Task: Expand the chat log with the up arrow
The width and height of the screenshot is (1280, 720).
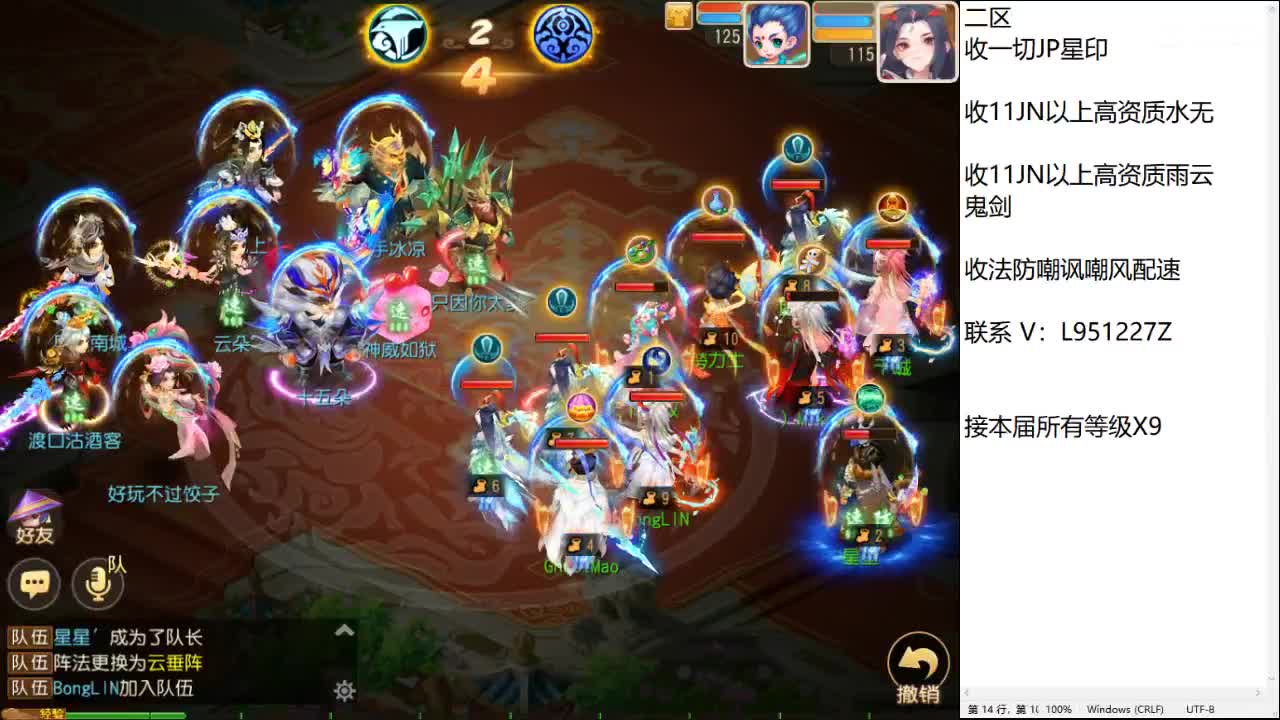Action: [343, 630]
